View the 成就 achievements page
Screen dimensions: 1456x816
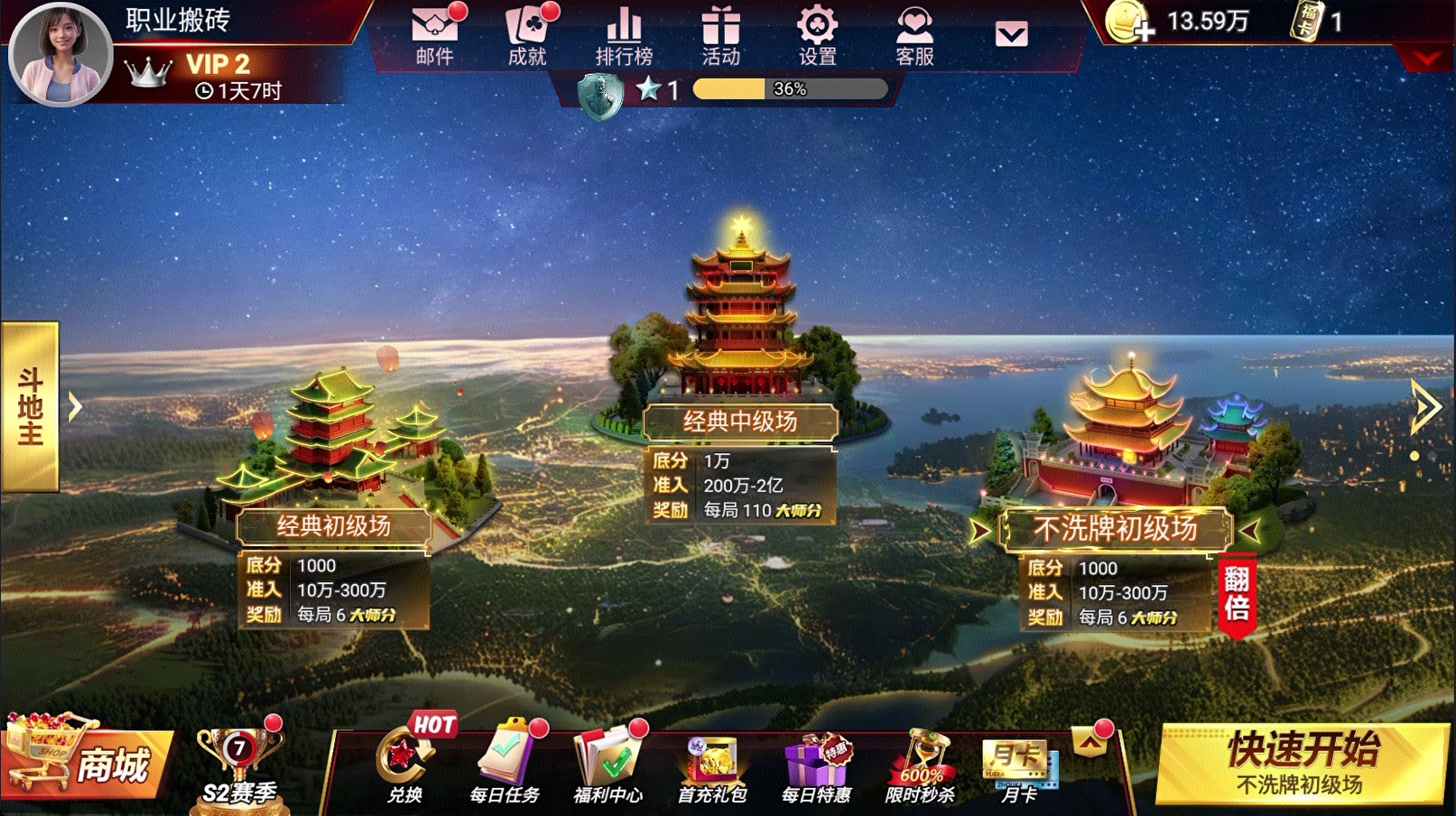pos(528,36)
